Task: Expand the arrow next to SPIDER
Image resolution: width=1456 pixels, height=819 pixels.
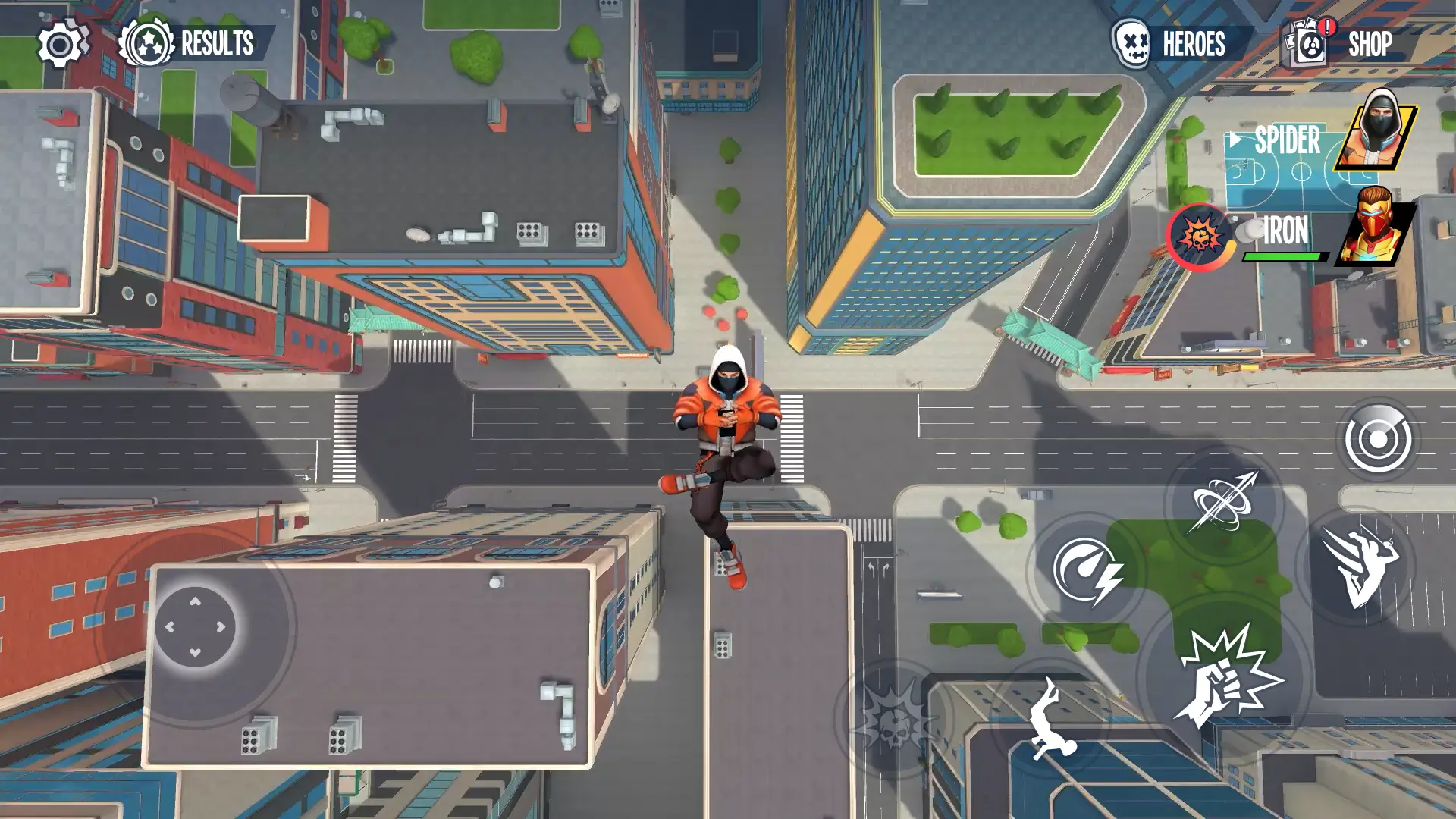Action: (1235, 140)
